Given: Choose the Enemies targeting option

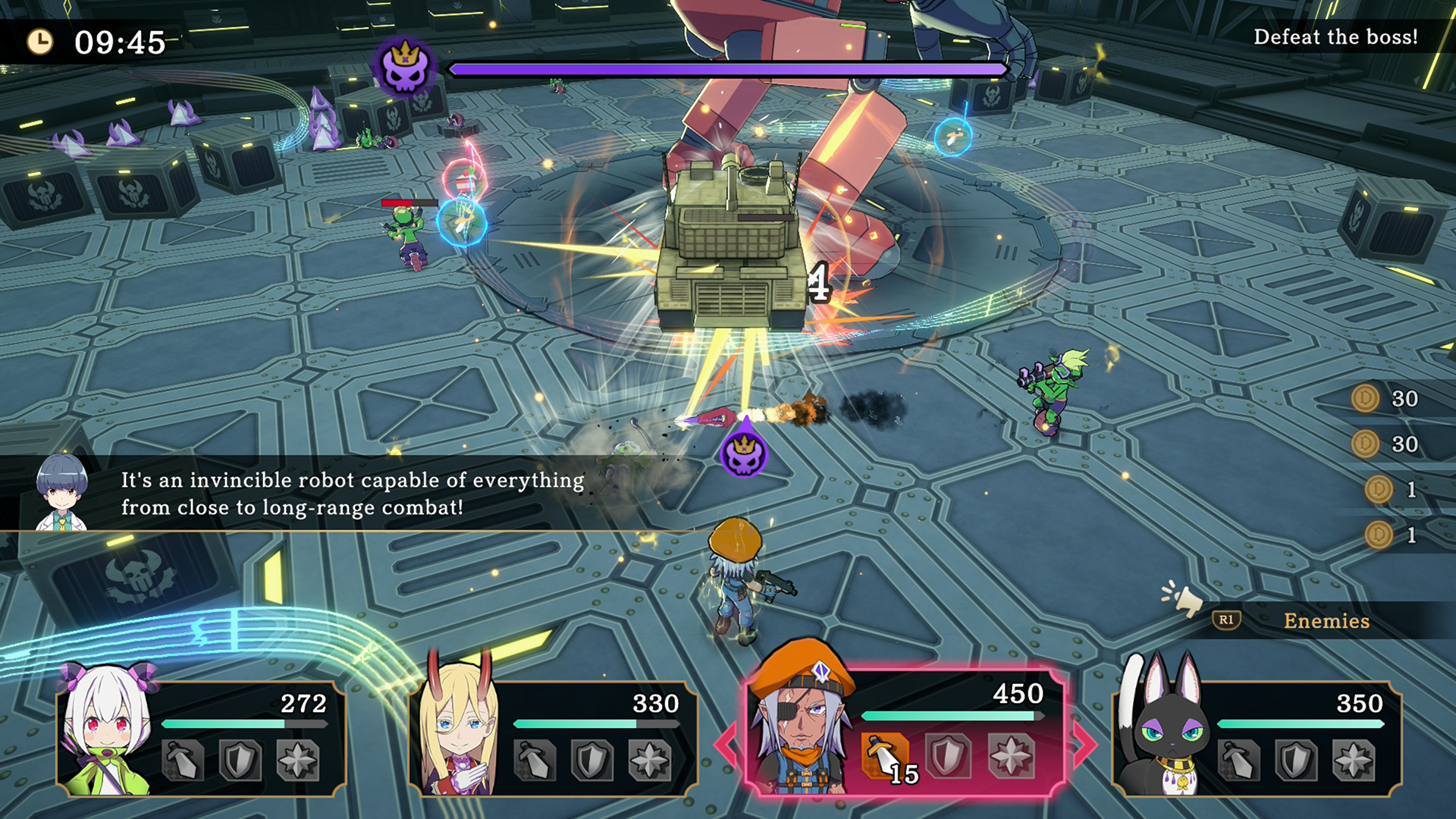Looking at the screenshot, I should pyautogui.click(x=1326, y=621).
